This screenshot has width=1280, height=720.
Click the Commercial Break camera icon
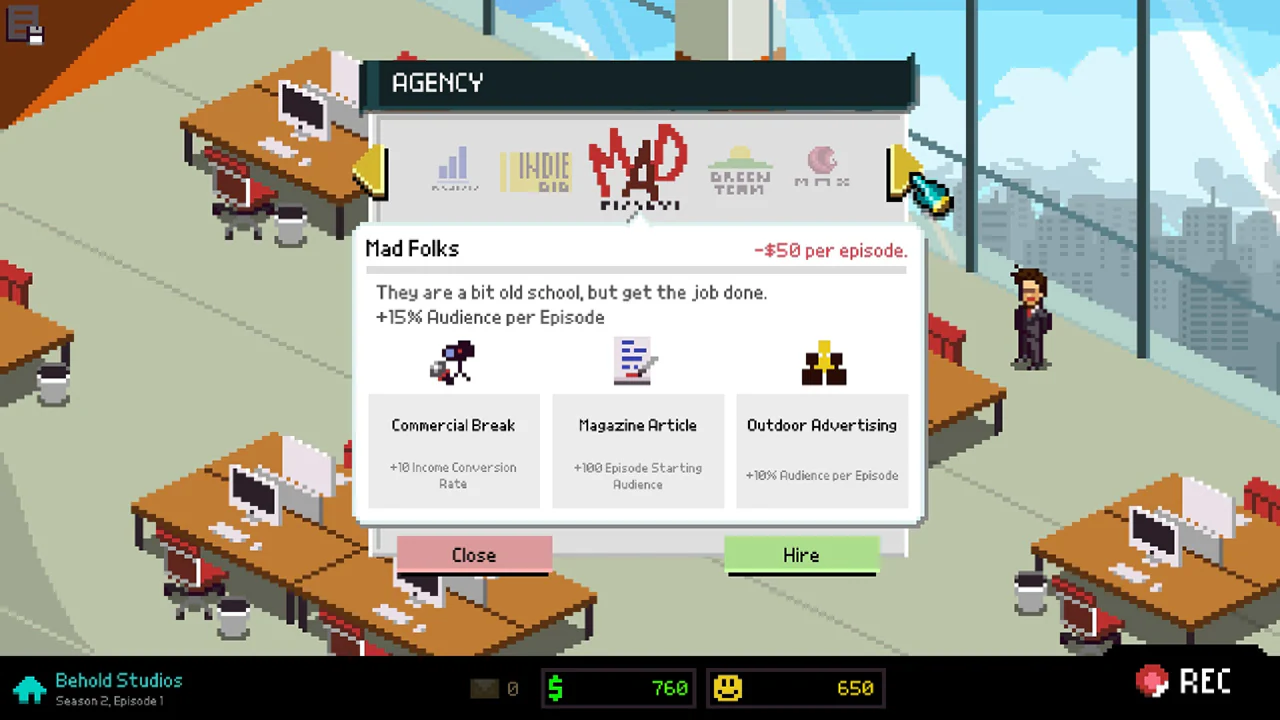pyautogui.click(x=452, y=361)
